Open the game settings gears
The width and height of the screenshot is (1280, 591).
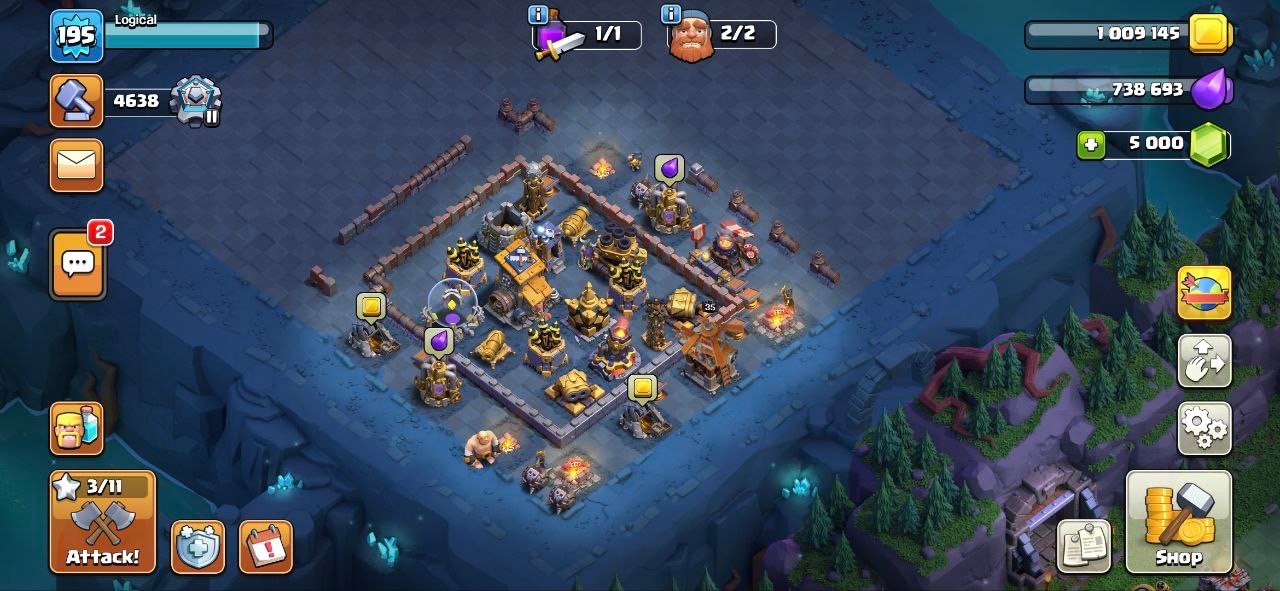pyautogui.click(x=1204, y=428)
